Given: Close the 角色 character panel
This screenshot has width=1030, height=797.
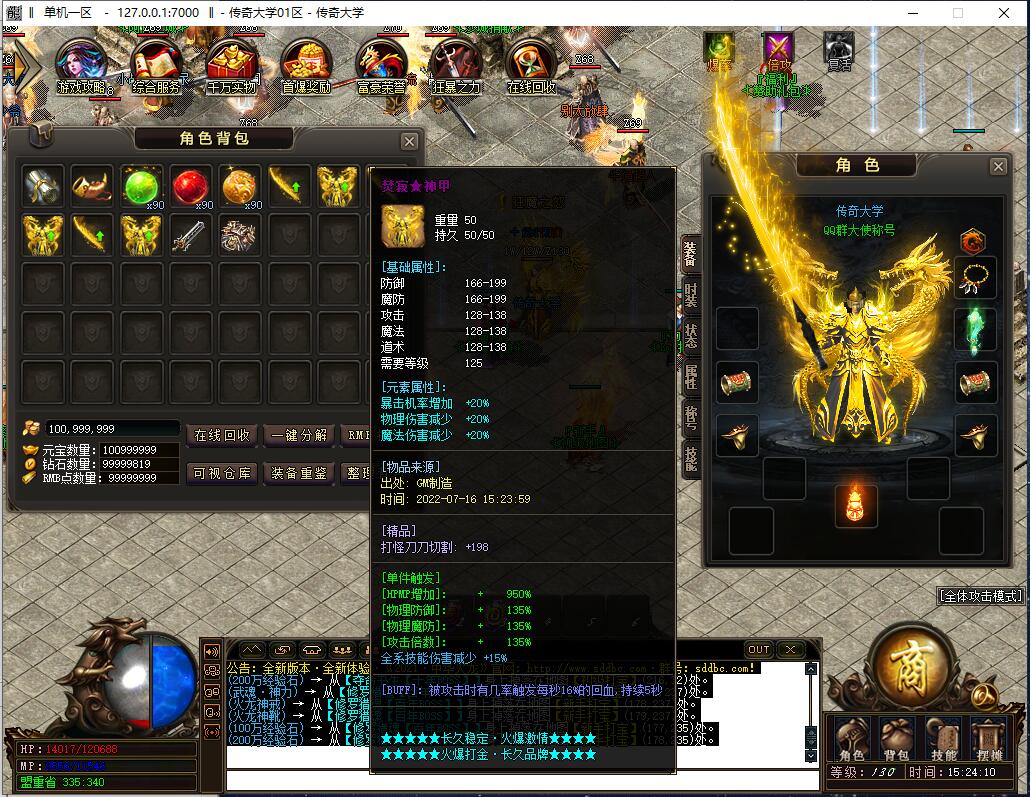Looking at the screenshot, I should coord(998,167).
